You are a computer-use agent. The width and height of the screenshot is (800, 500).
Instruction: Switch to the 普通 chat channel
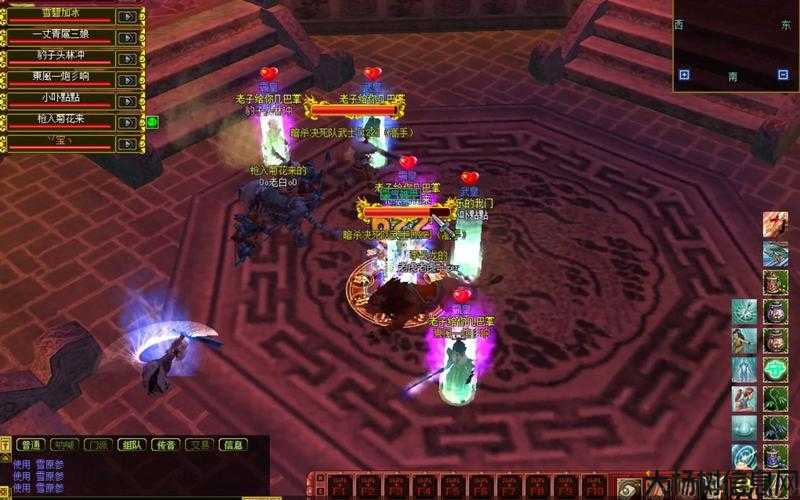(30, 445)
